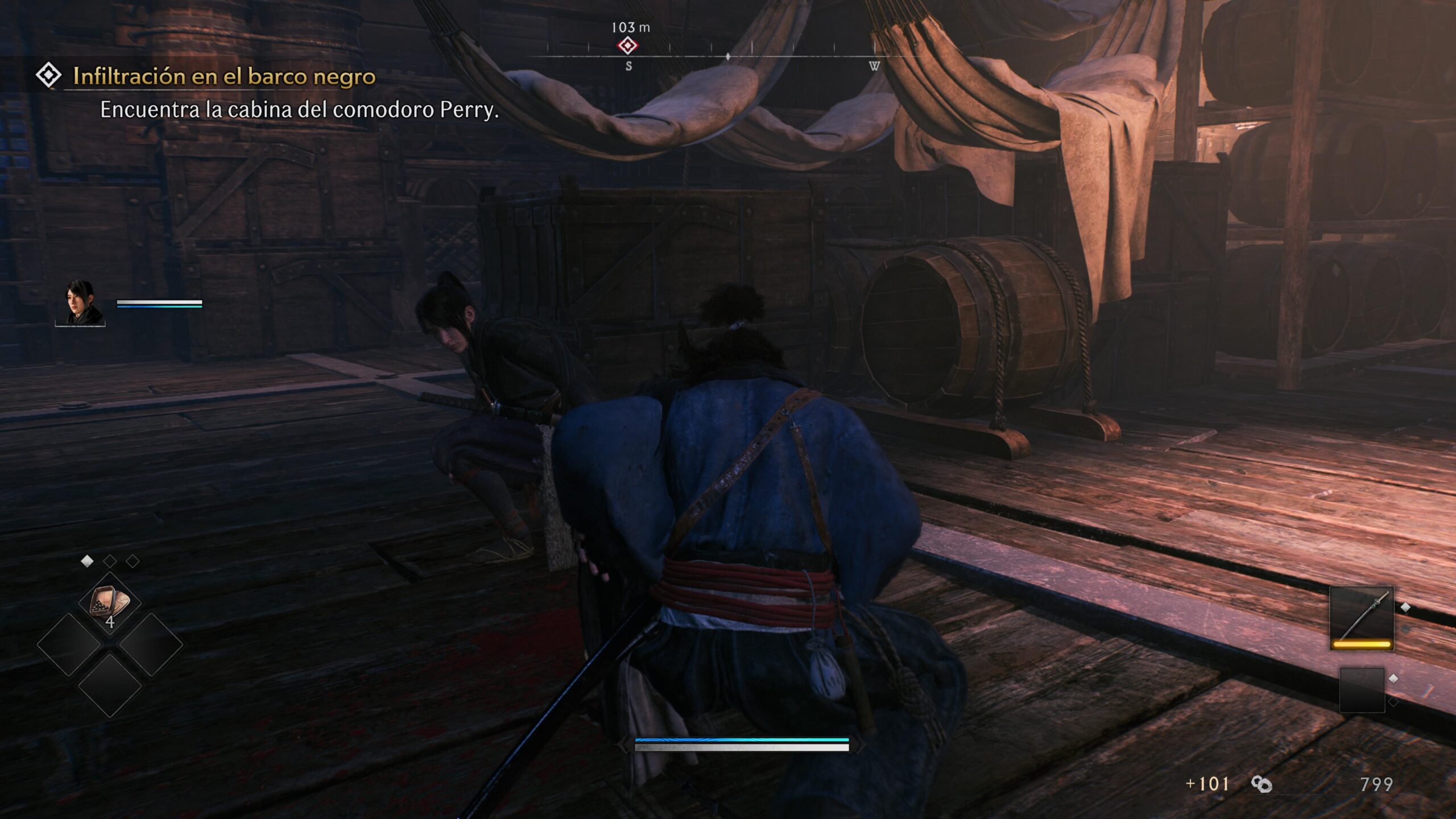Viewport: 1456px width, 819px height.
Task: Click the red objective marker on the compass
Action: tap(627, 45)
